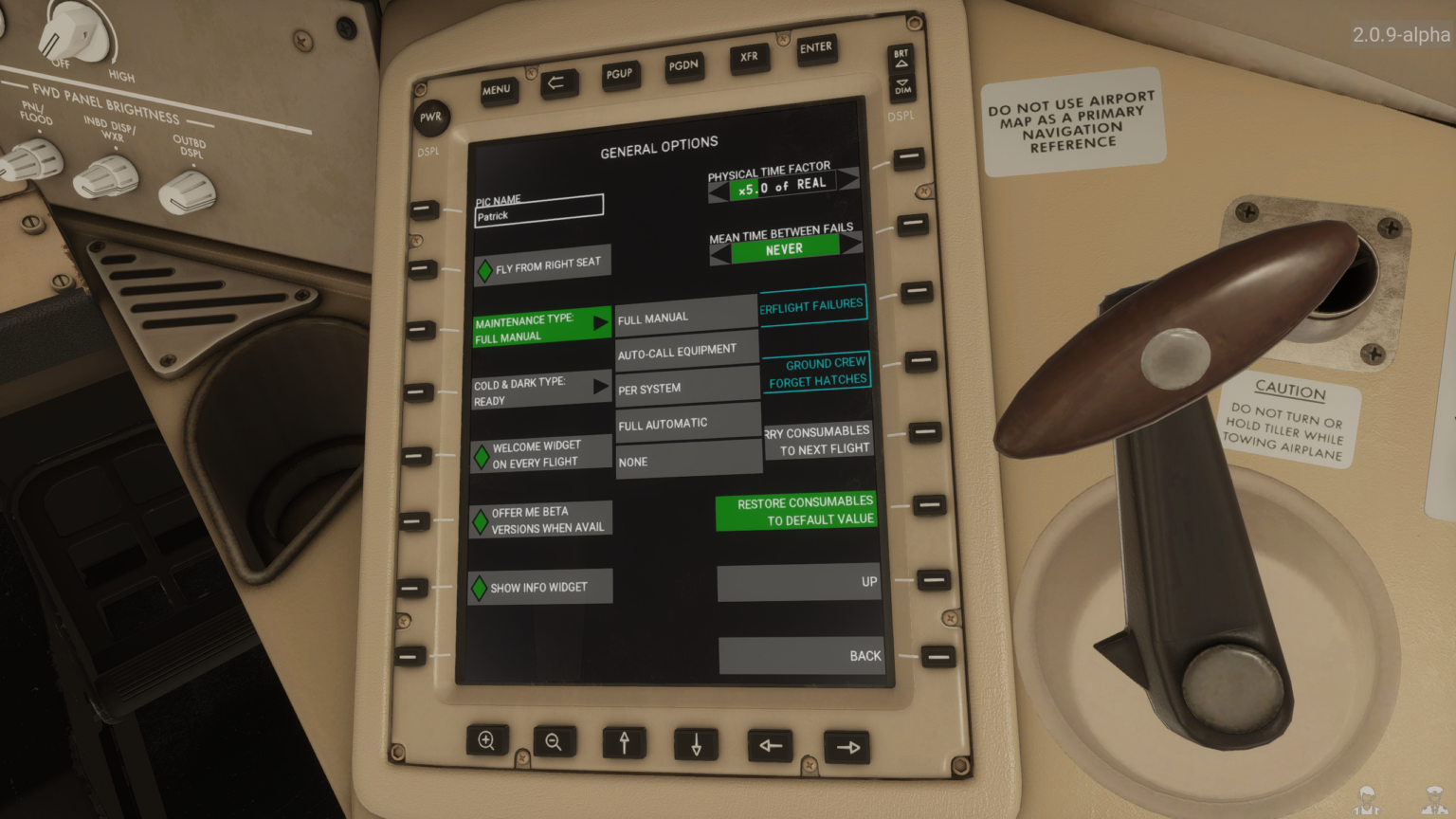Adjust the PHYSICAL TIME FACTOR value
1456x819 pixels.
[783, 185]
